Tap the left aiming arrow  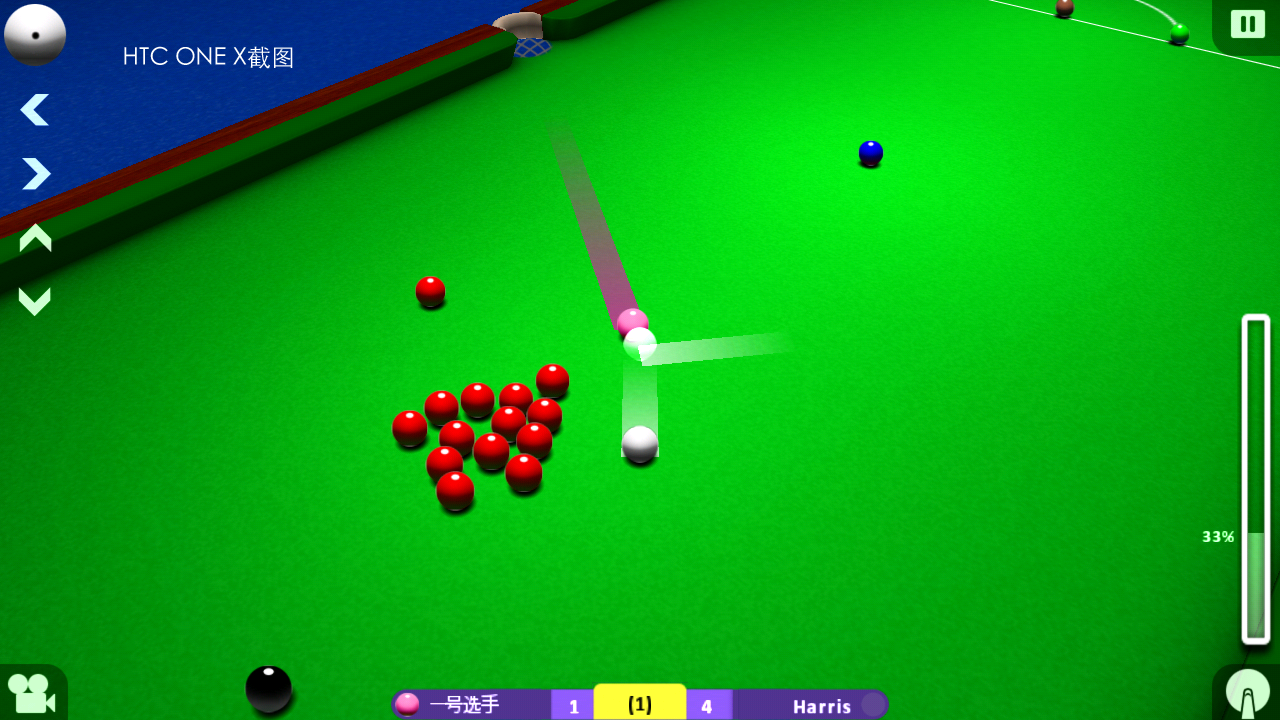pyautogui.click(x=34, y=110)
